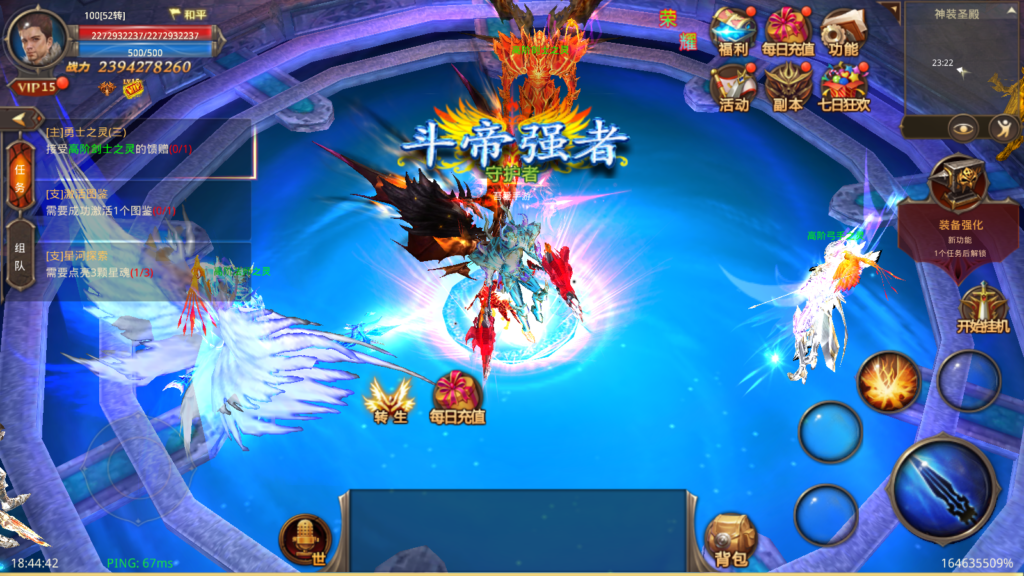Toggle the eye visibility button under minimap
1024x576 pixels.
(963, 127)
